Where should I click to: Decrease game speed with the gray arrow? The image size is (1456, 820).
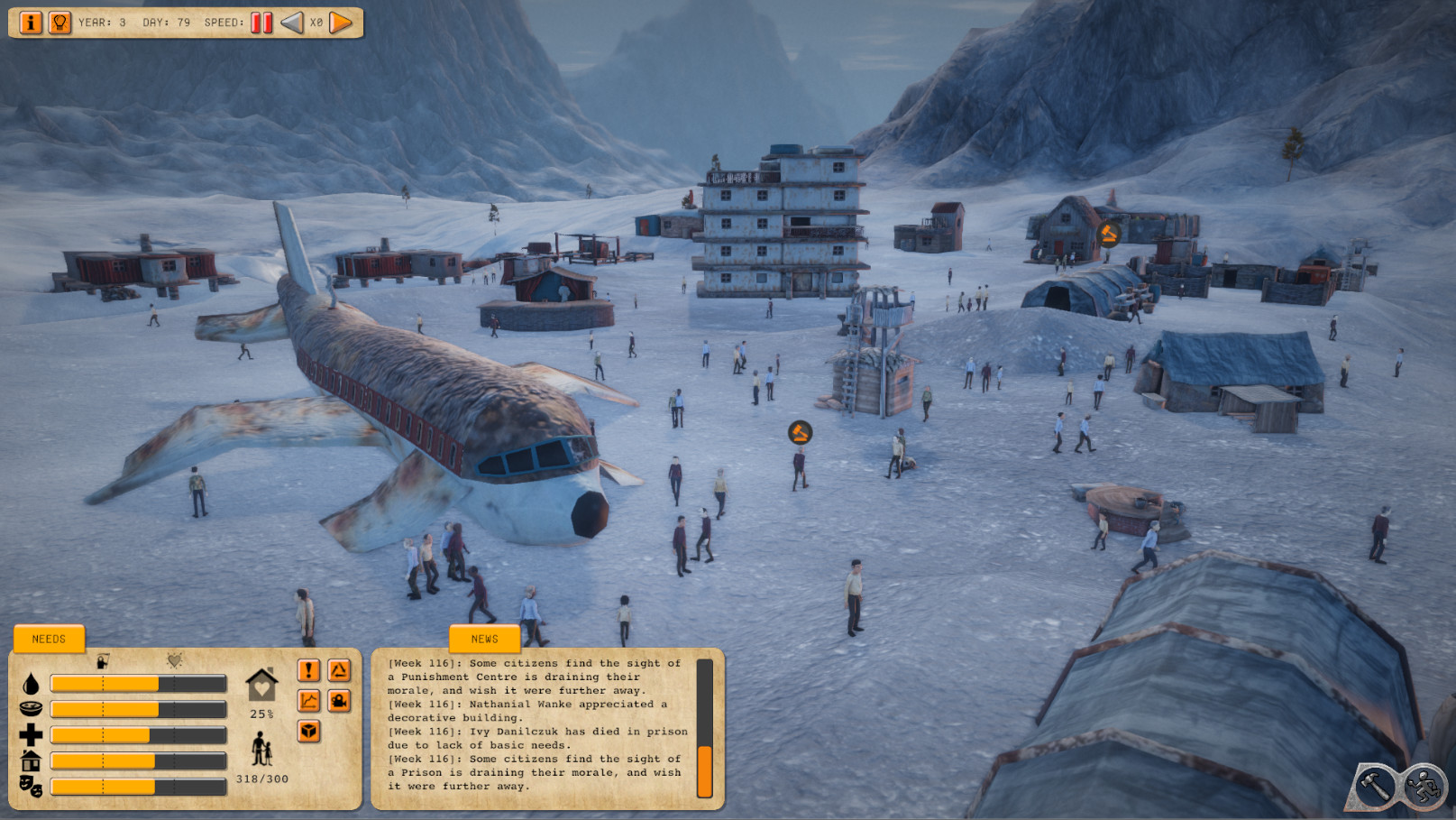click(x=291, y=23)
